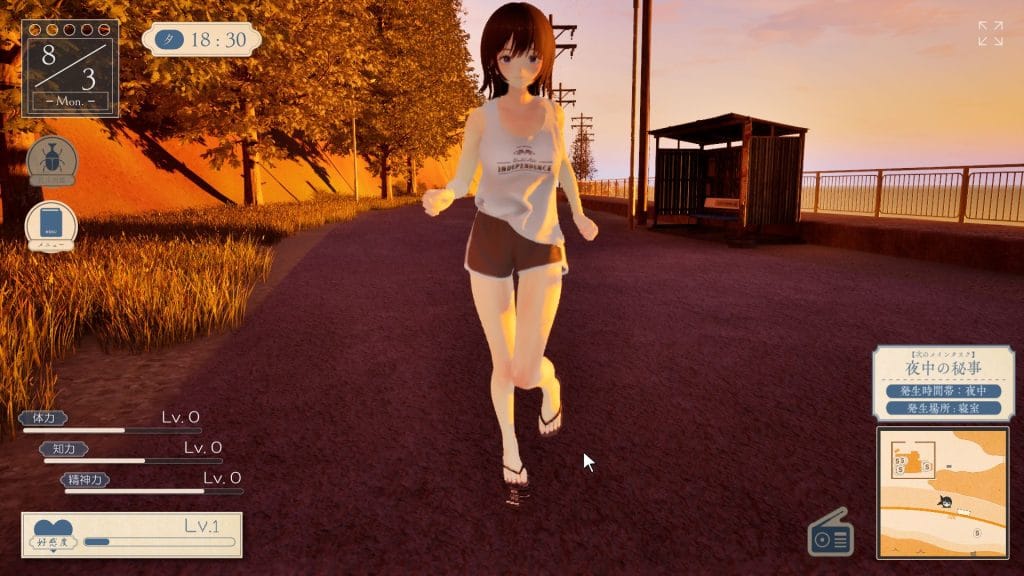1024x576 pixels.
Task: Toggle fullscreen with the expand arrows icon
Action: tap(990, 33)
